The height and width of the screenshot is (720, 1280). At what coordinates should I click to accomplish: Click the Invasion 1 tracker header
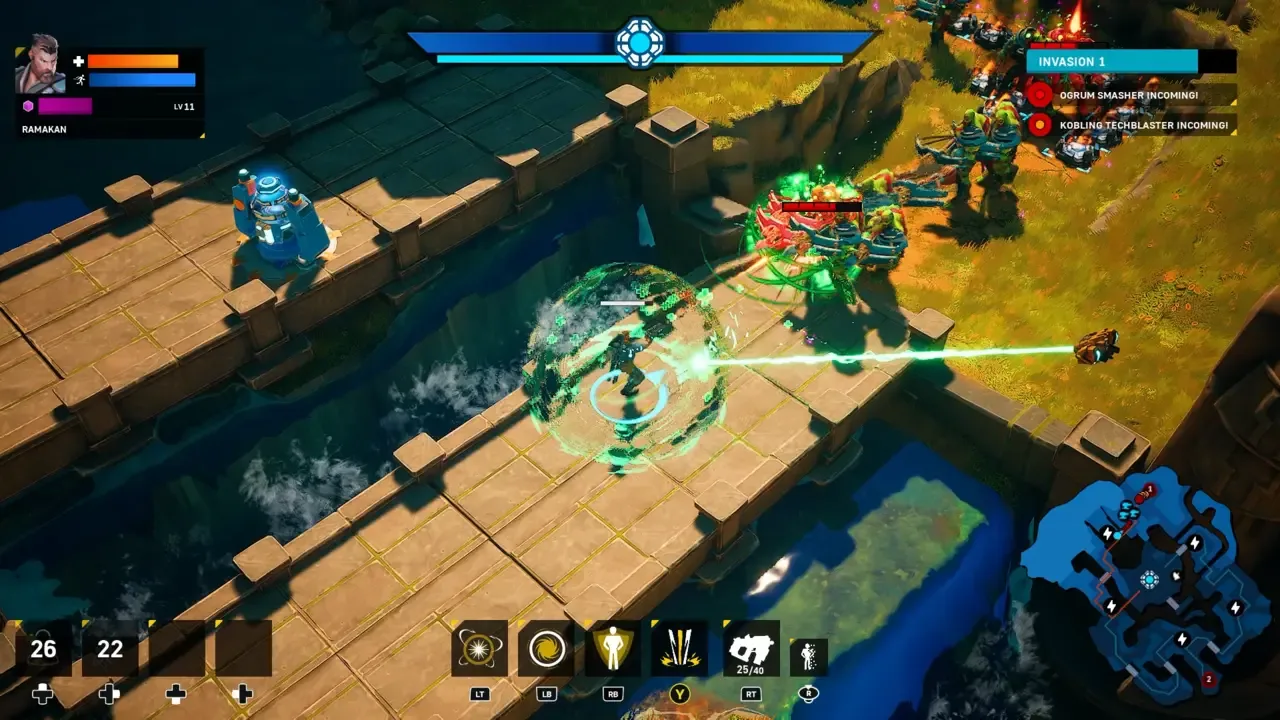(x=1112, y=61)
